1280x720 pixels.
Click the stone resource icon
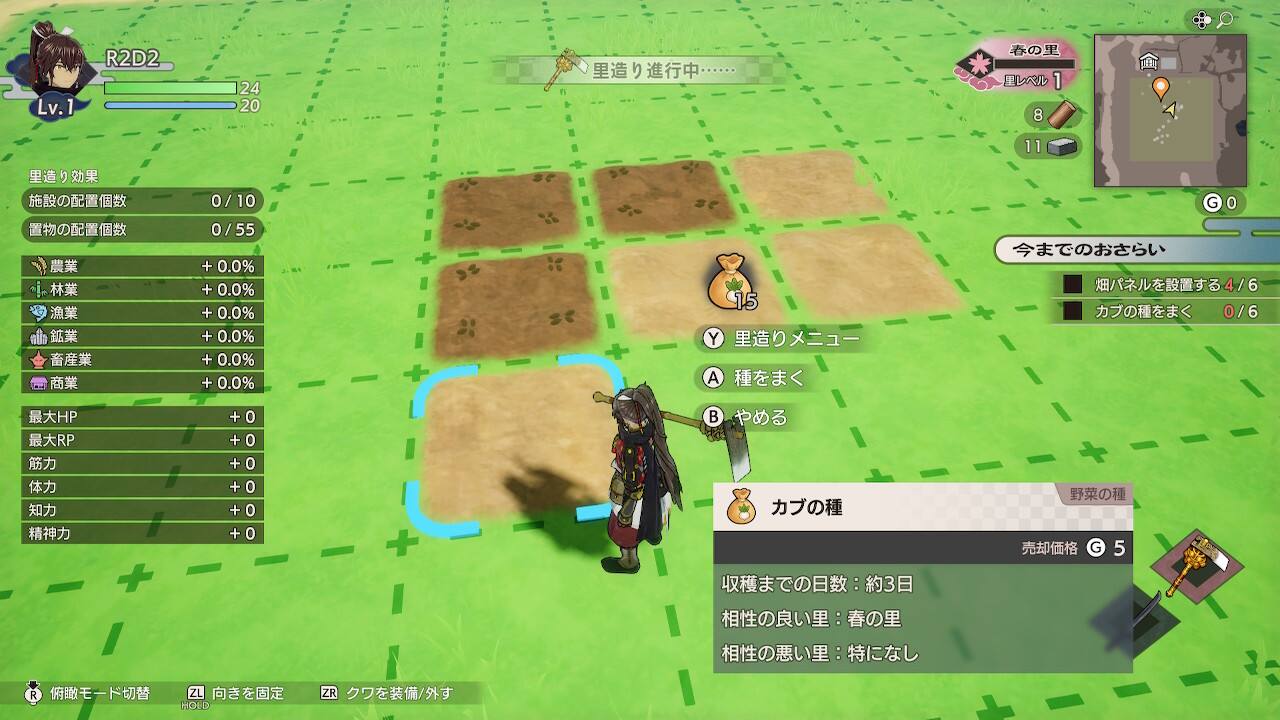pos(1064,147)
